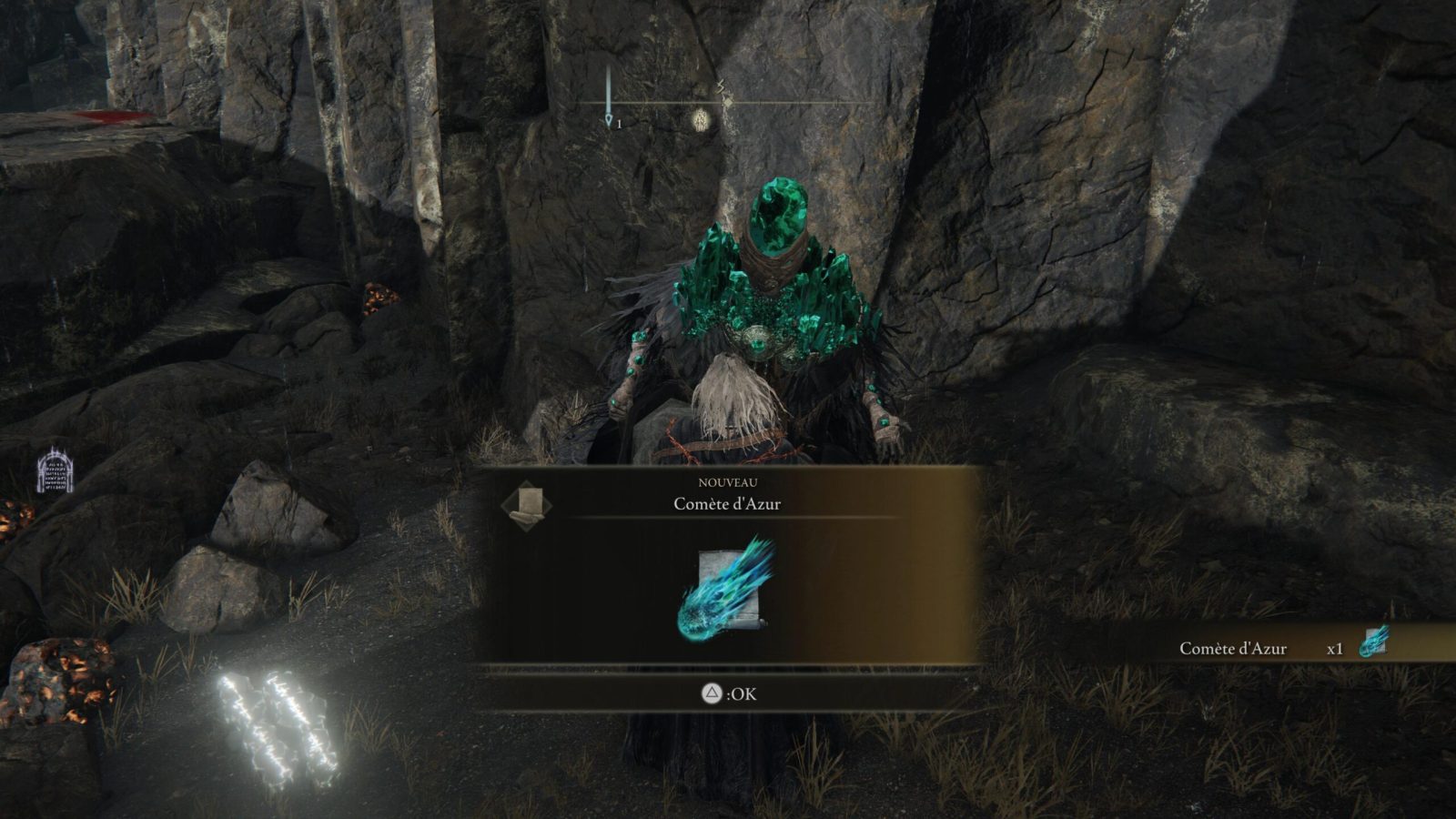Click the scroll category icon in popup header

pyautogui.click(x=528, y=505)
